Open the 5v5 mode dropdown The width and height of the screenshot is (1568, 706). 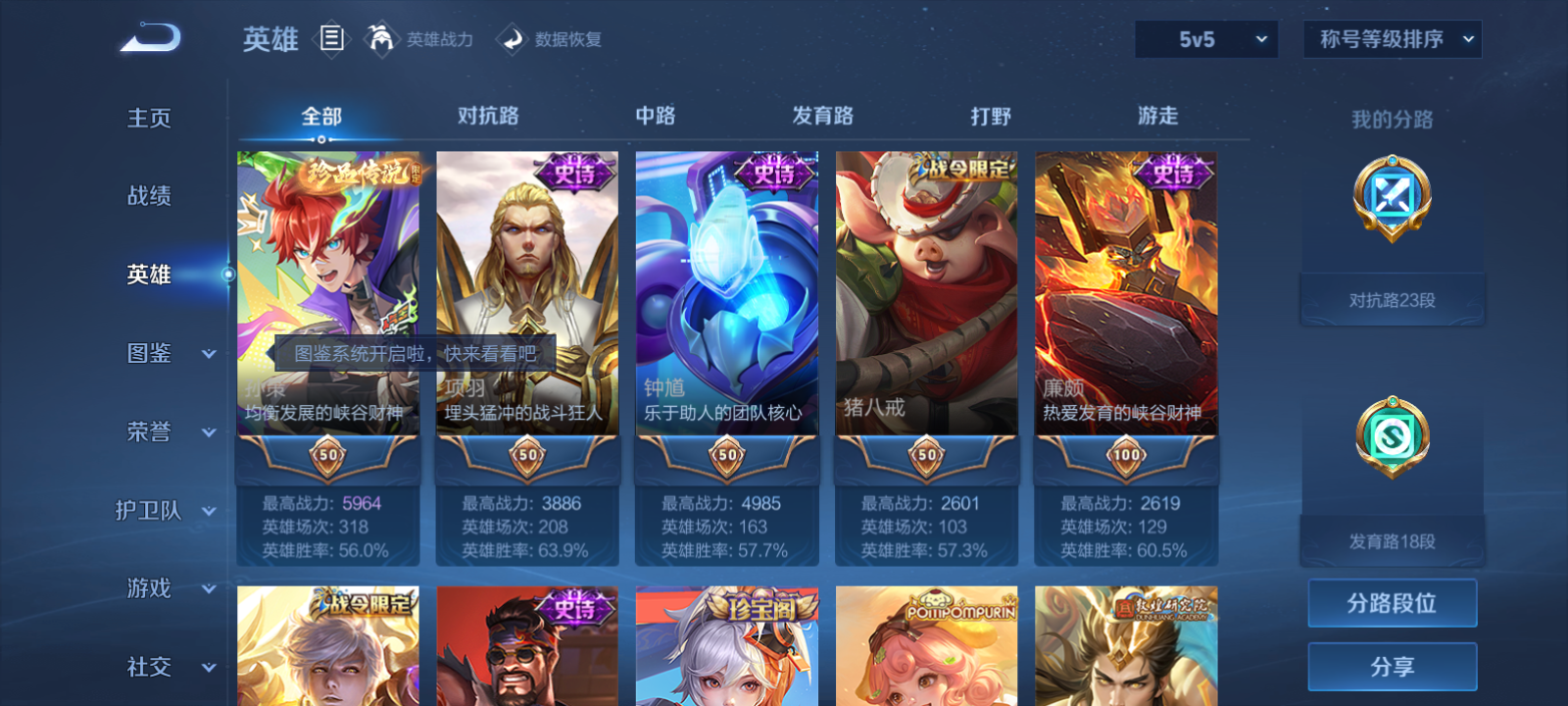click(1205, 39)
